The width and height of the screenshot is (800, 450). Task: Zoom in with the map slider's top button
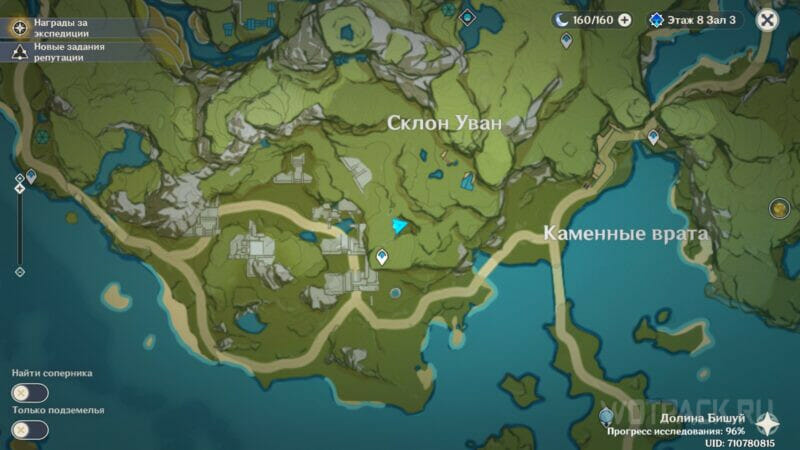click(19, 178)
